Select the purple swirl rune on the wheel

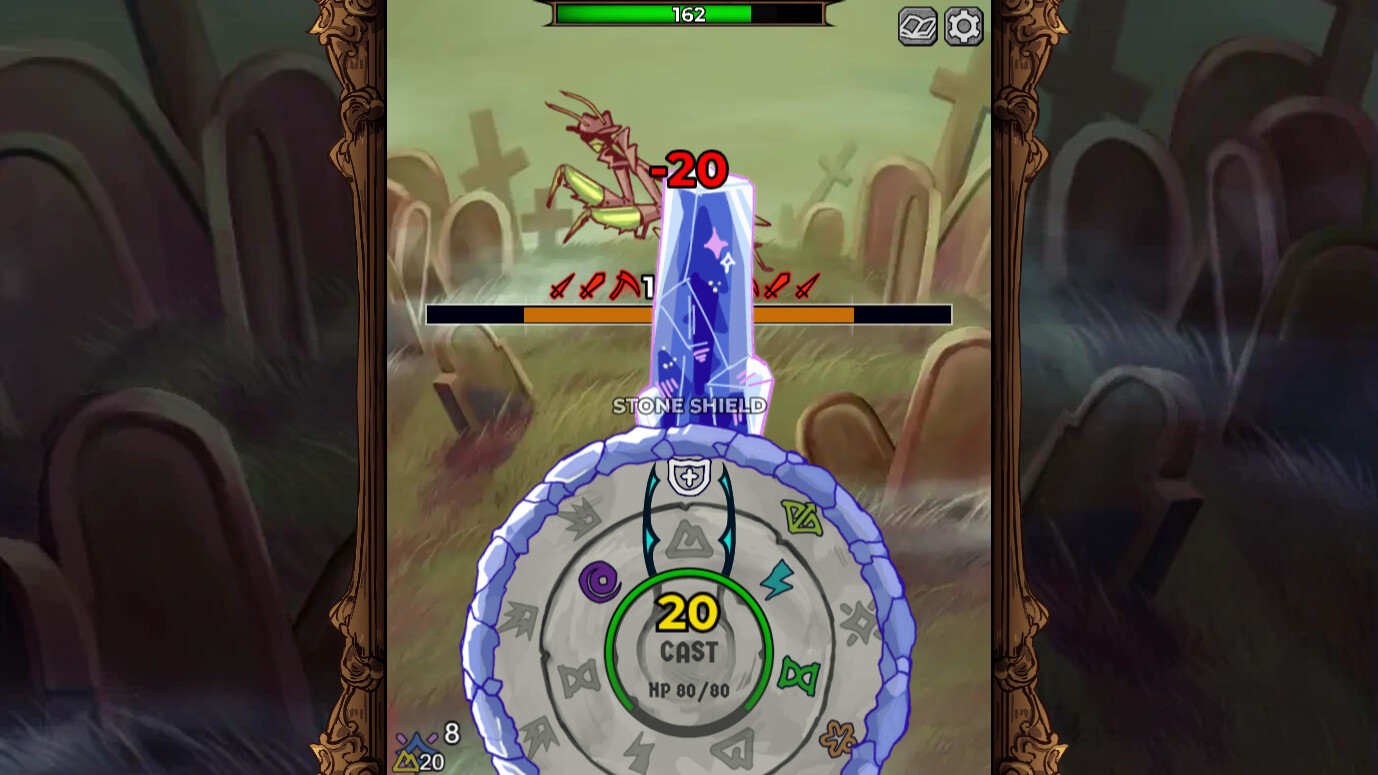(598, 580)
